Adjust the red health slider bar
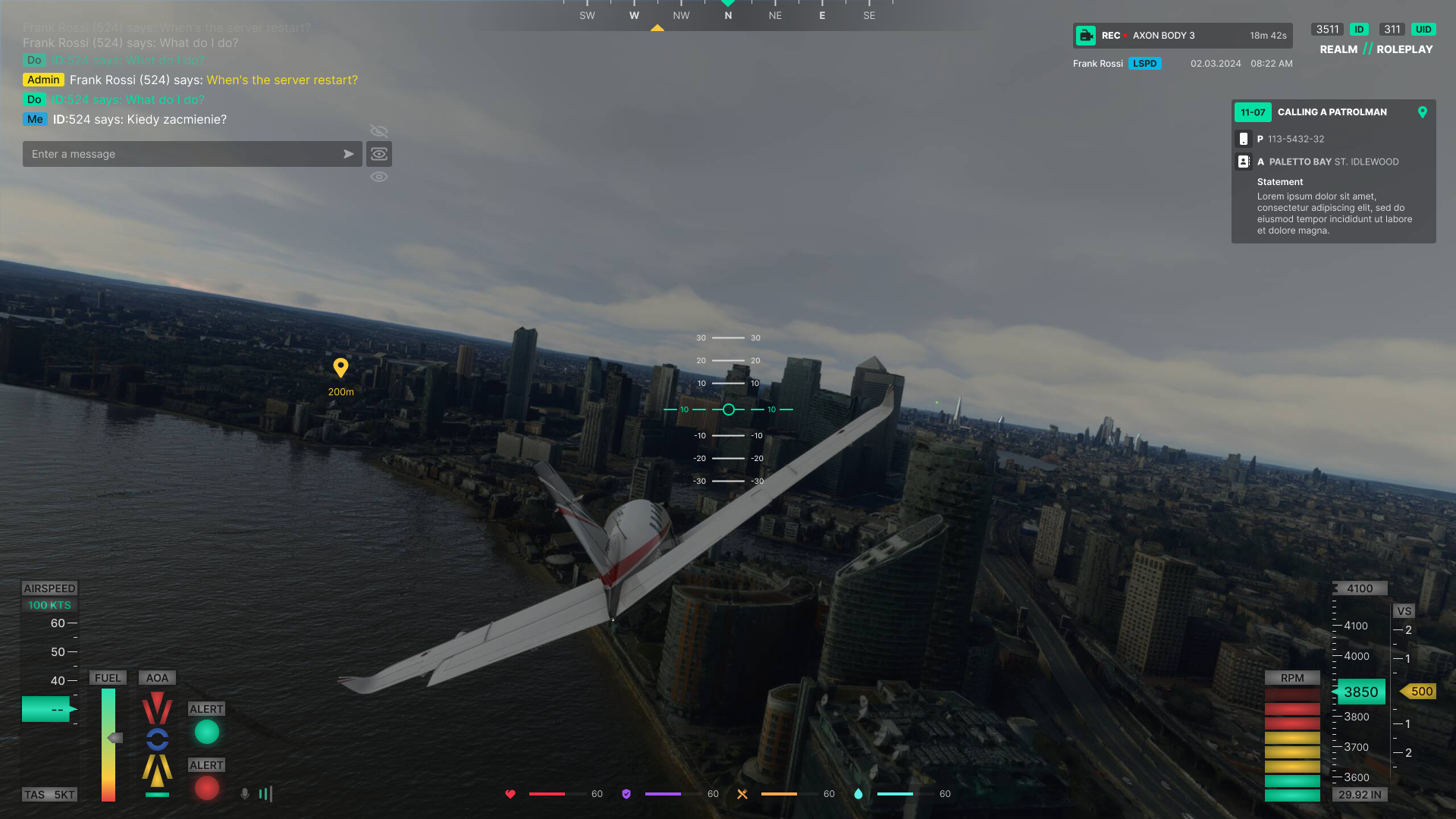The image size is (1456, 819). pos(546,794)
